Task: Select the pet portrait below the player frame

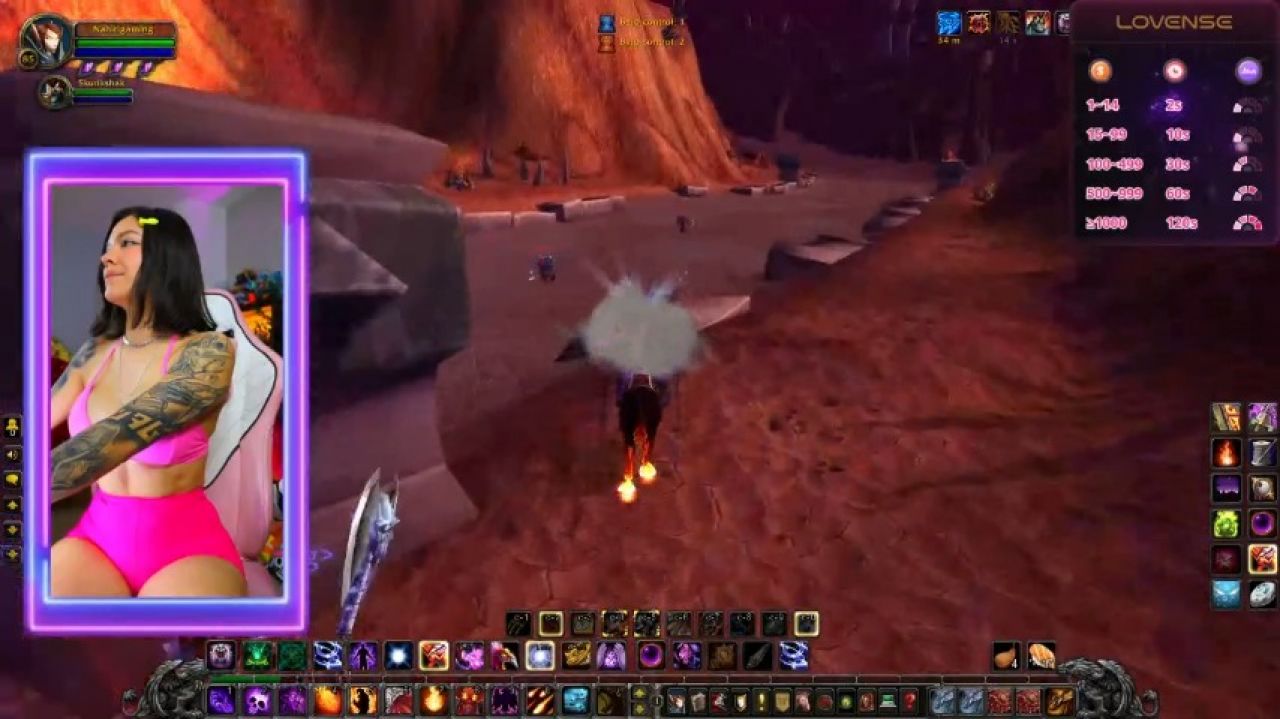Action: pos(54,92)
